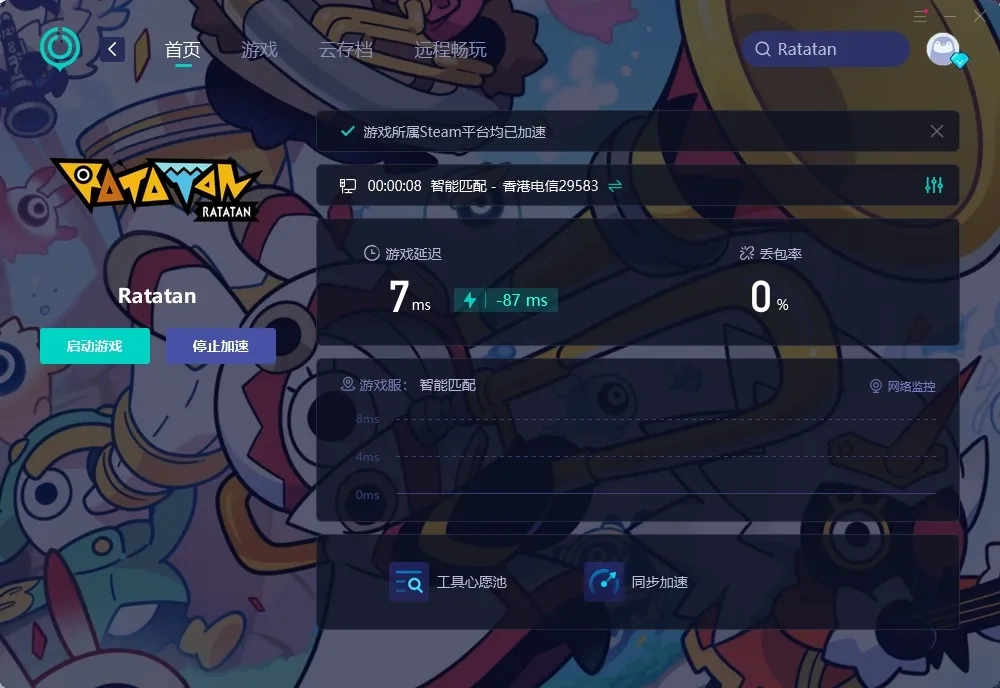Open the 工具心愿池 tool wish pool
The height and width of the screenshot is (688, 1000).
tap(448, 582)
